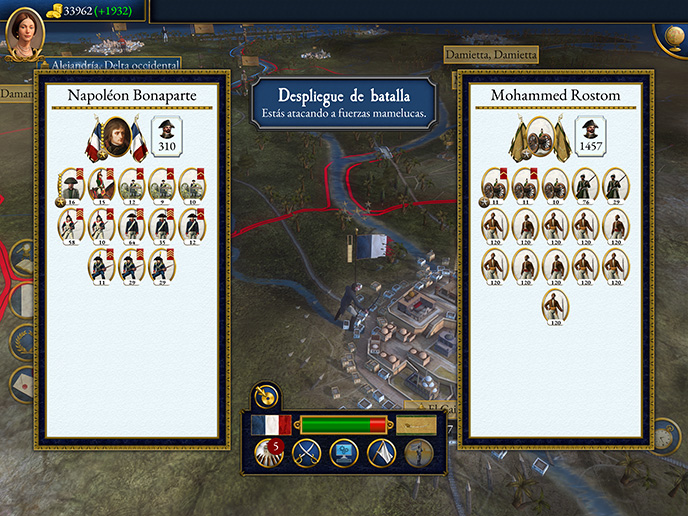Open the faction leader portrait in the corner
This screenshot has width=688, height=516.
[x=22, y=33]
